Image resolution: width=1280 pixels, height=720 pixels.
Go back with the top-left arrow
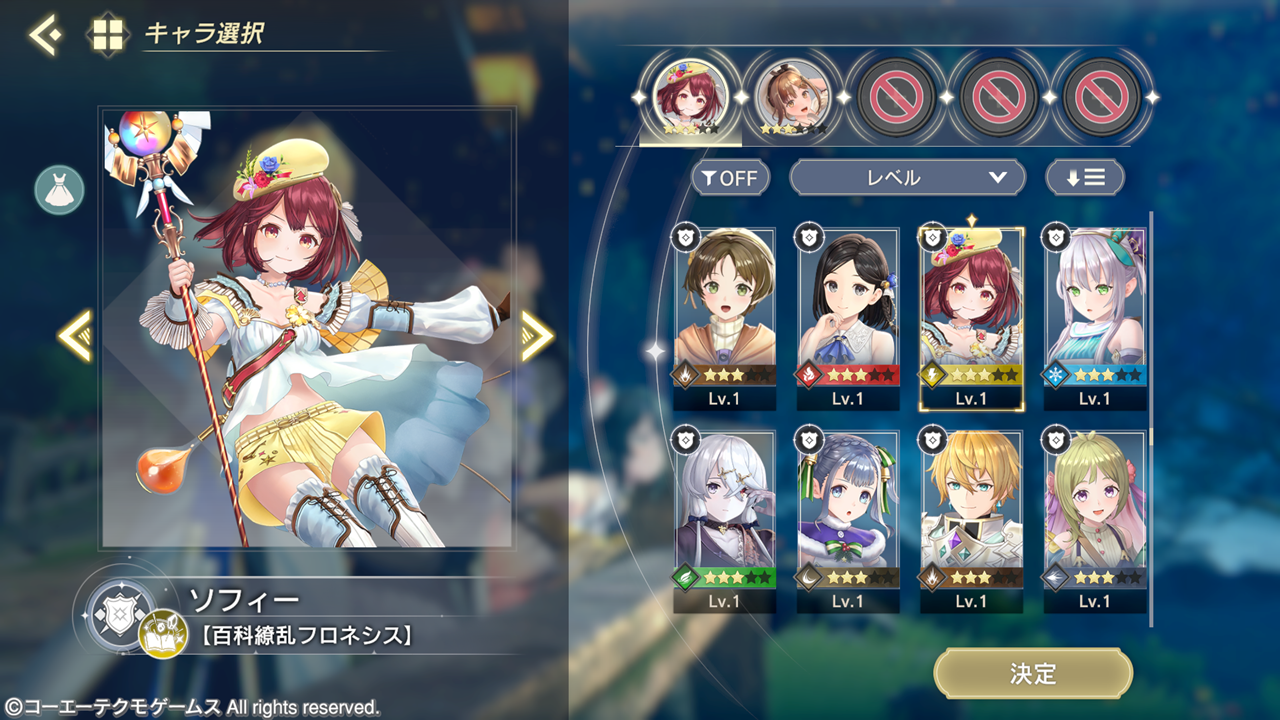click(x=44, y=35)
